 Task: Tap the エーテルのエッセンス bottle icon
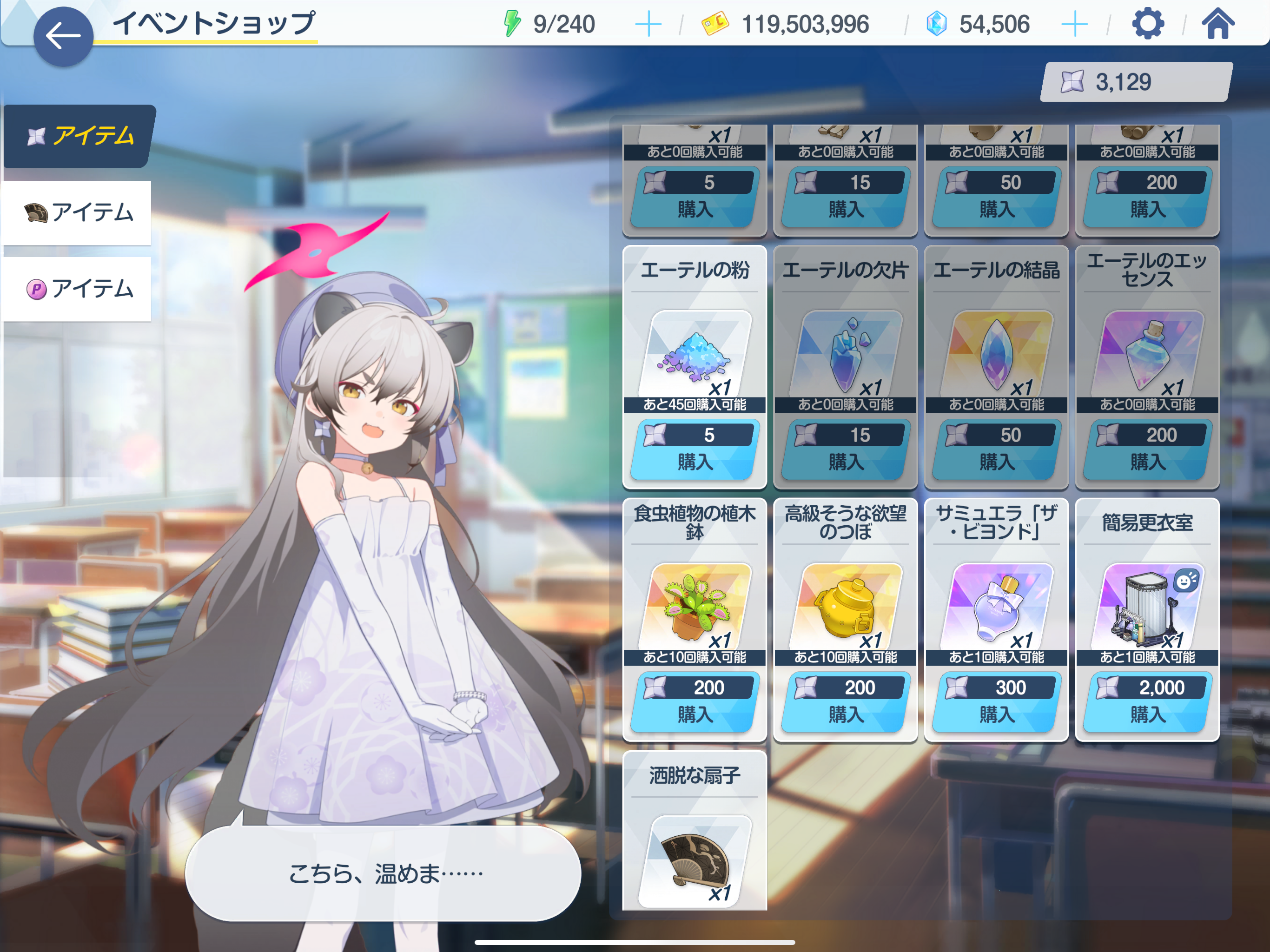tap(1147, 353)
